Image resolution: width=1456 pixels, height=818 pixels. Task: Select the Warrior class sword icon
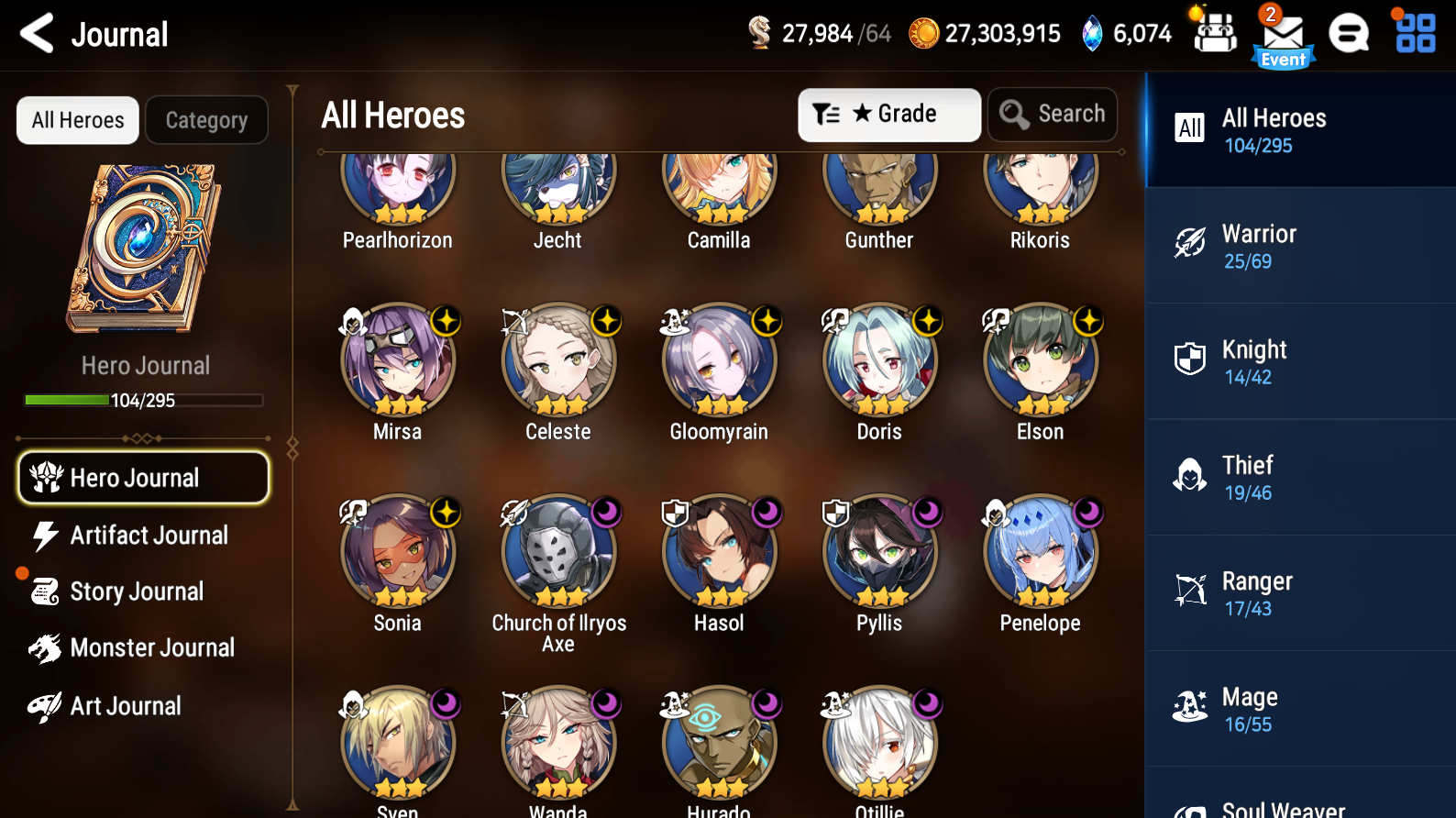1189,244
